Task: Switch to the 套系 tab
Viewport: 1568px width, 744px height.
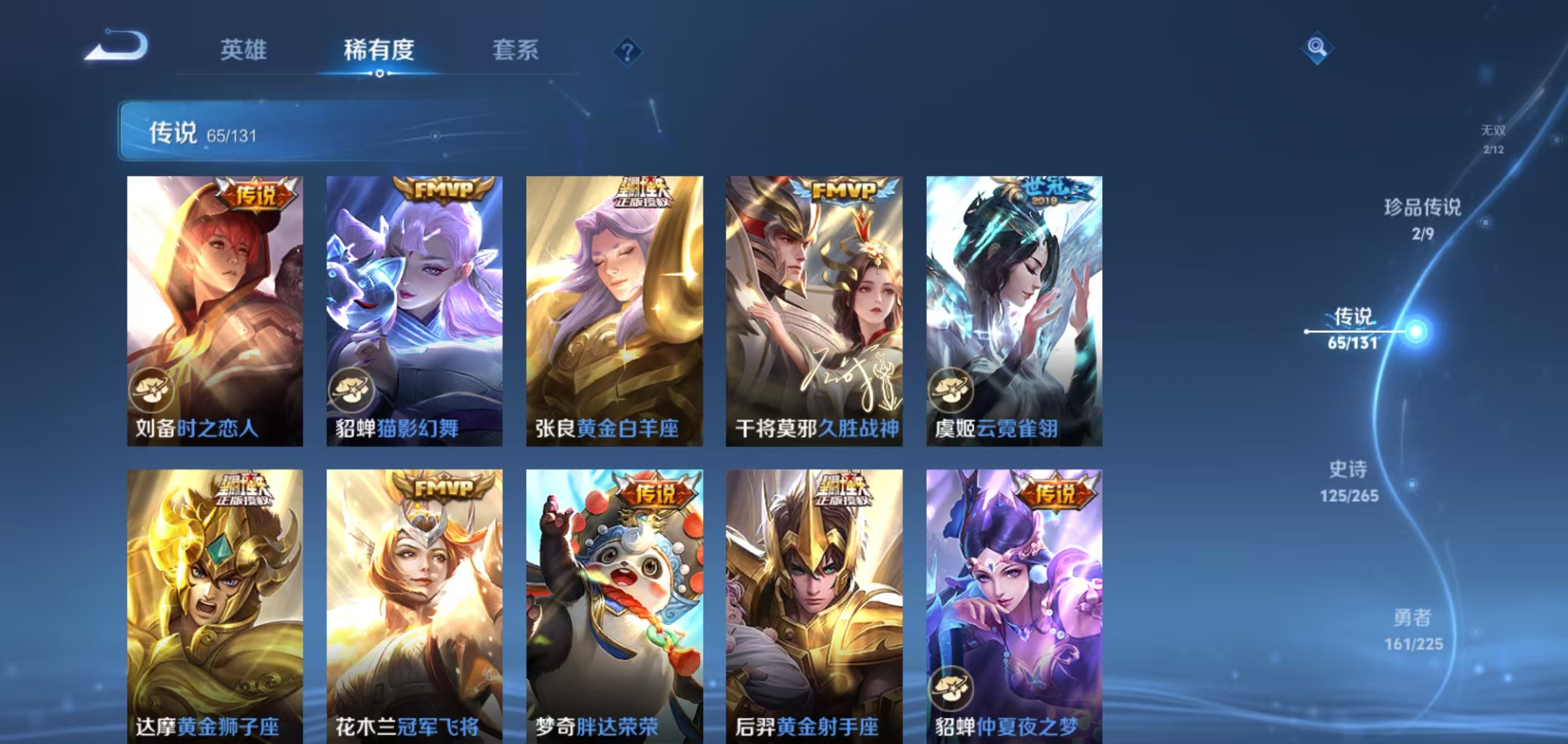Action: [x=515, y=51]
